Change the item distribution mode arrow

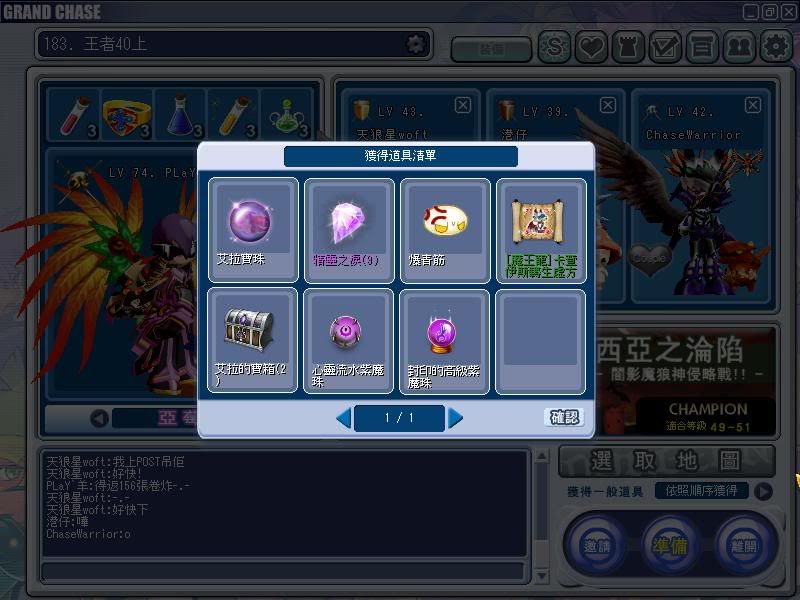point(763,491)
